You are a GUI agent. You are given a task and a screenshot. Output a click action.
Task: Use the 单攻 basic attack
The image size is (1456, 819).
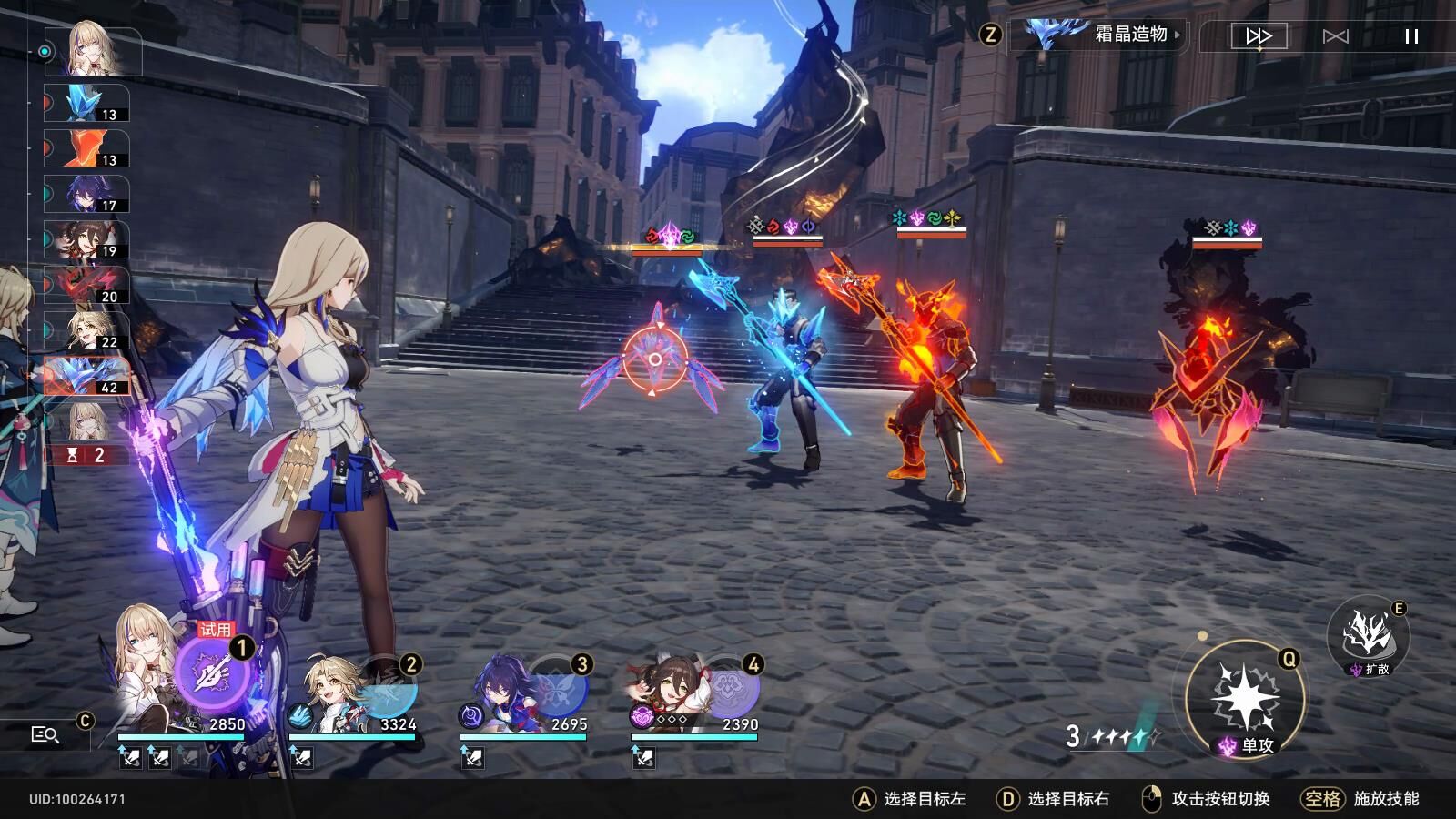(x=1245, y=699)
